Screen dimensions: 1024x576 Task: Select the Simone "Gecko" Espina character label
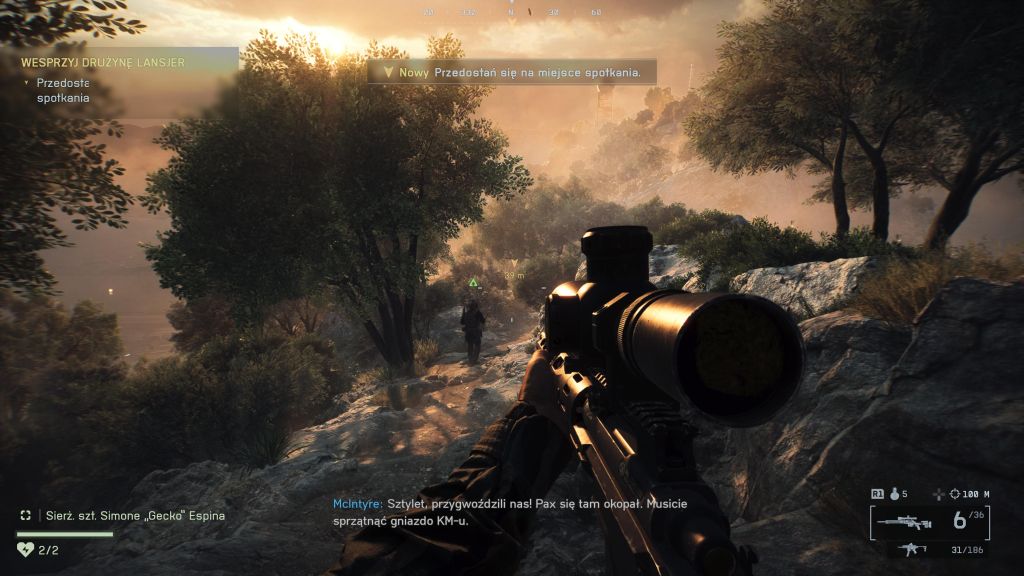pyautogui.click(x=136, y=516)
